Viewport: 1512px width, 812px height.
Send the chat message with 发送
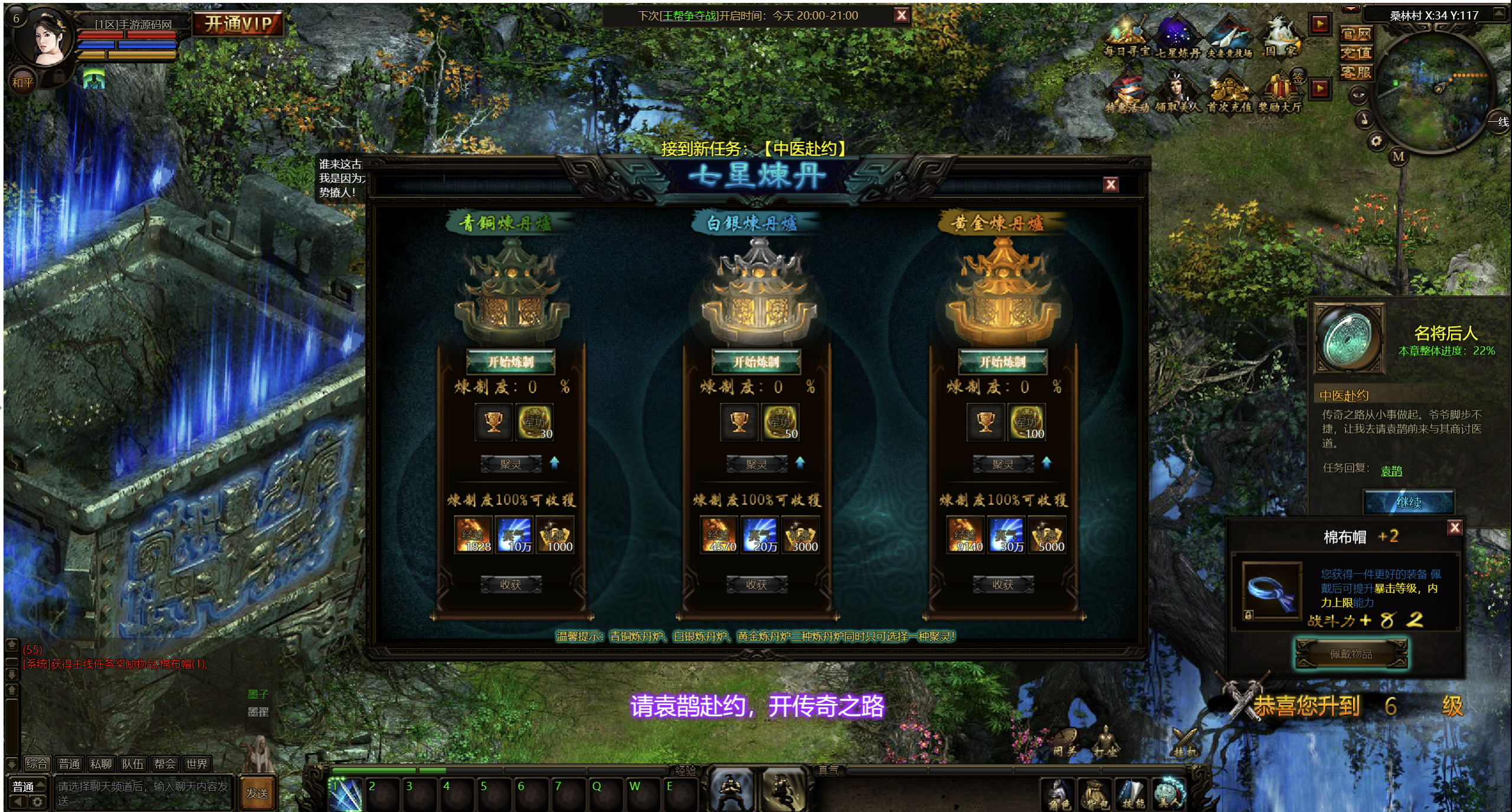click(257, 793)
